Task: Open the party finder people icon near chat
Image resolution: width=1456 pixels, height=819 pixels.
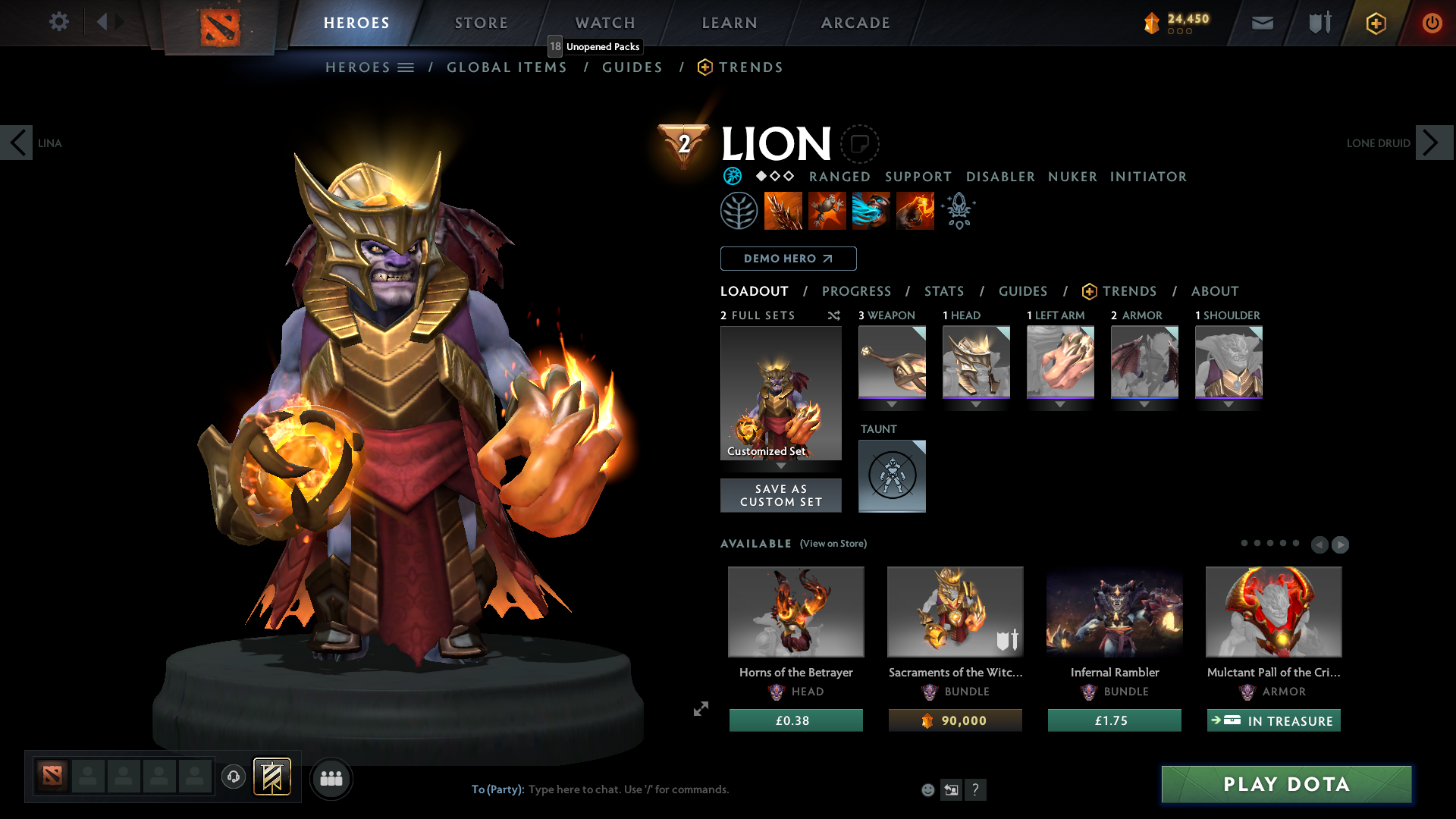Action: click(331, 778)
